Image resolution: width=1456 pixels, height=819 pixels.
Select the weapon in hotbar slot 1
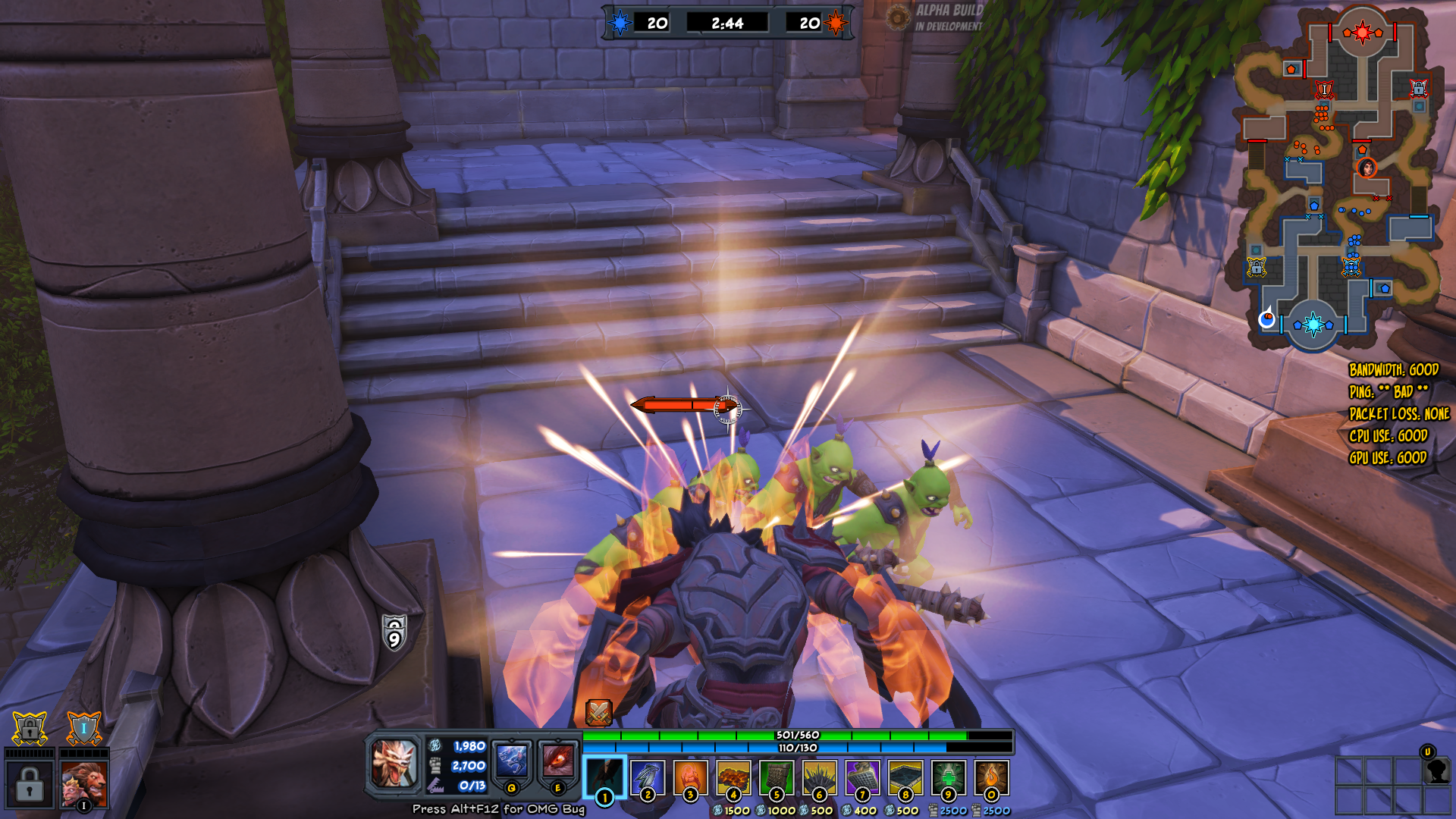click(604, 777)
